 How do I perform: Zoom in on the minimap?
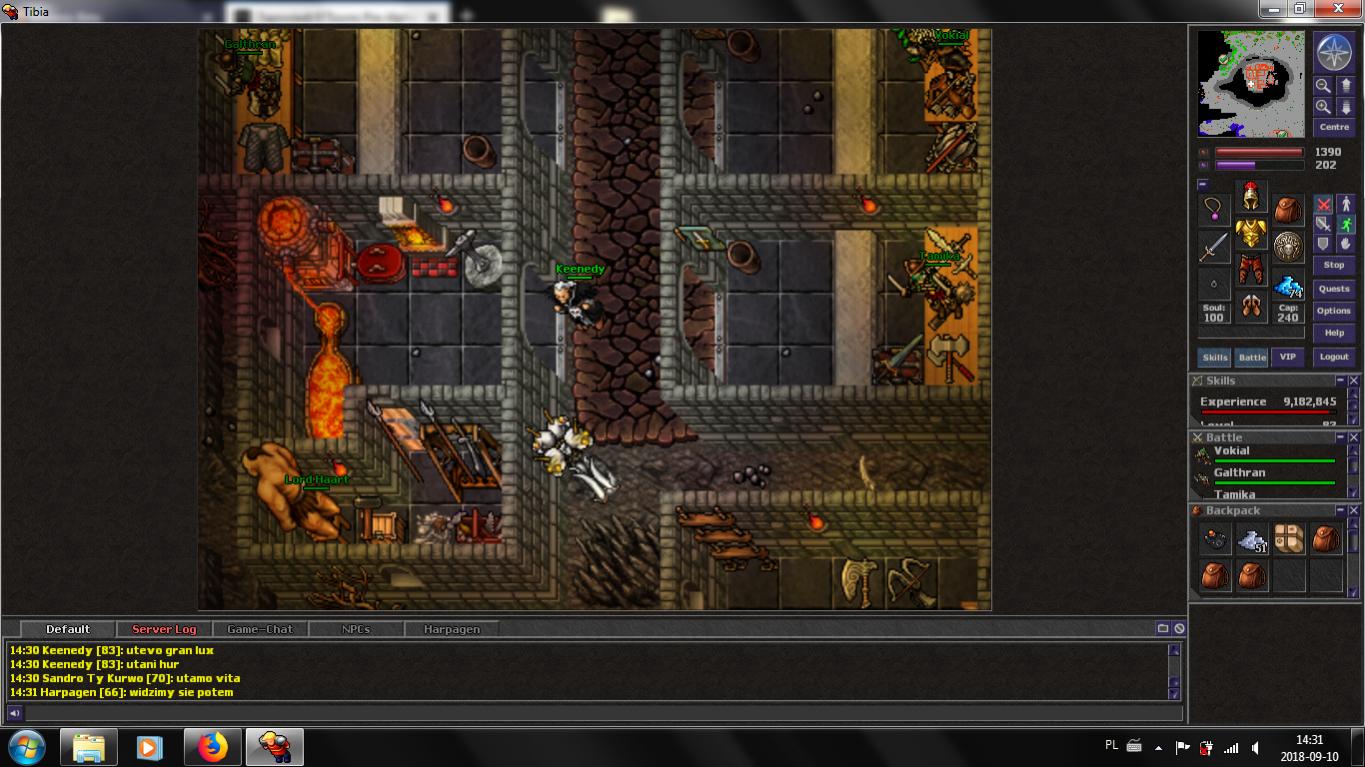pyautogui.click(x=1323, y=106)
